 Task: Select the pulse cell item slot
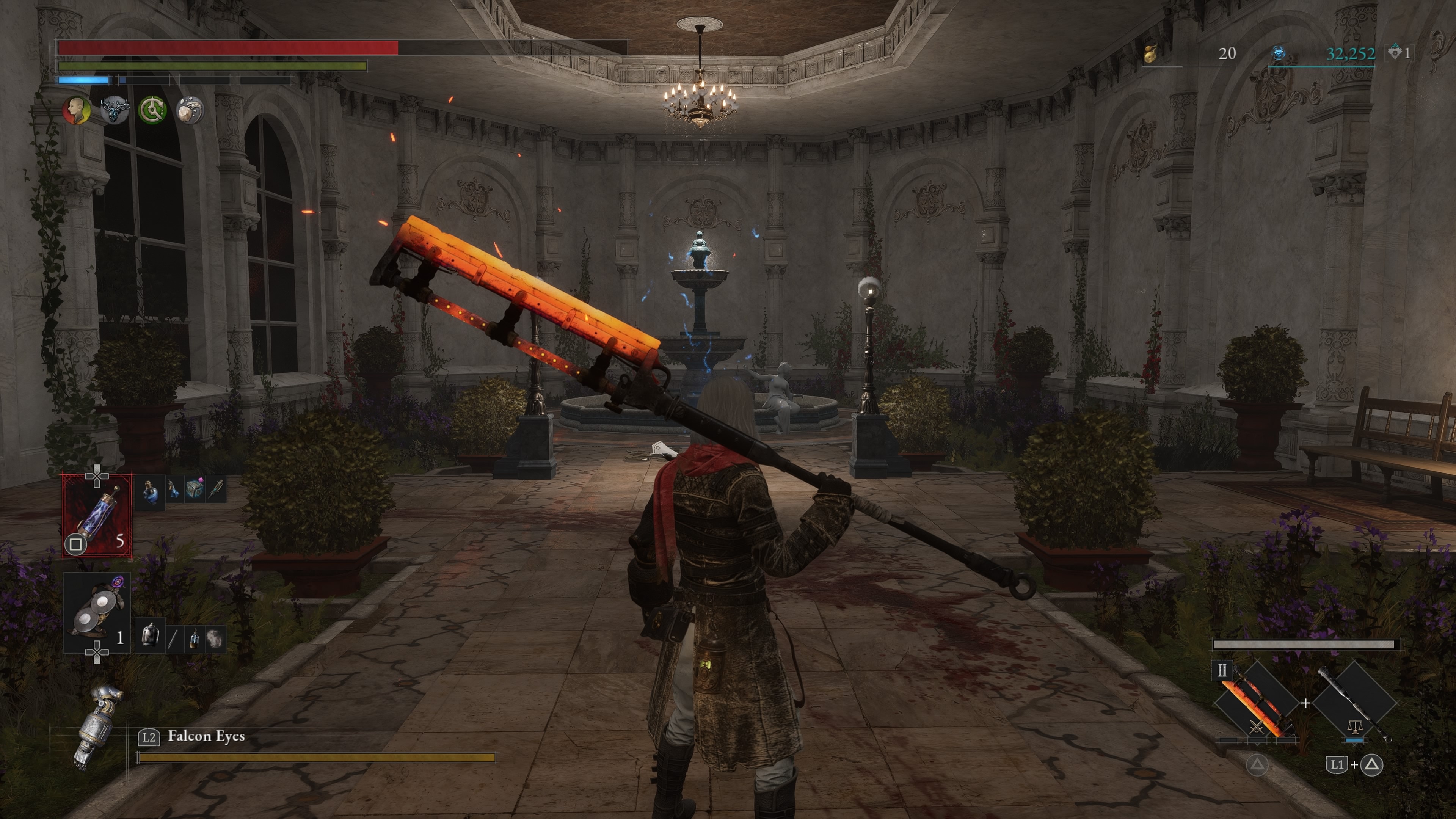[x=97, y=516]
